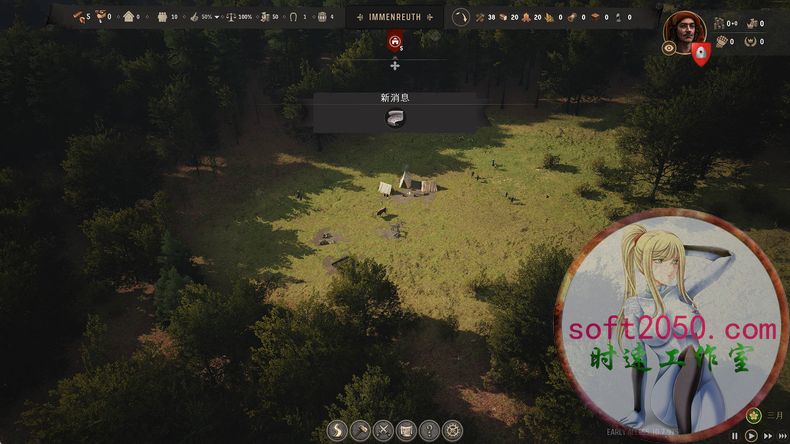790x444 pixels.
Task: Click the red coat of arms shield
Action: click(701, 53)
